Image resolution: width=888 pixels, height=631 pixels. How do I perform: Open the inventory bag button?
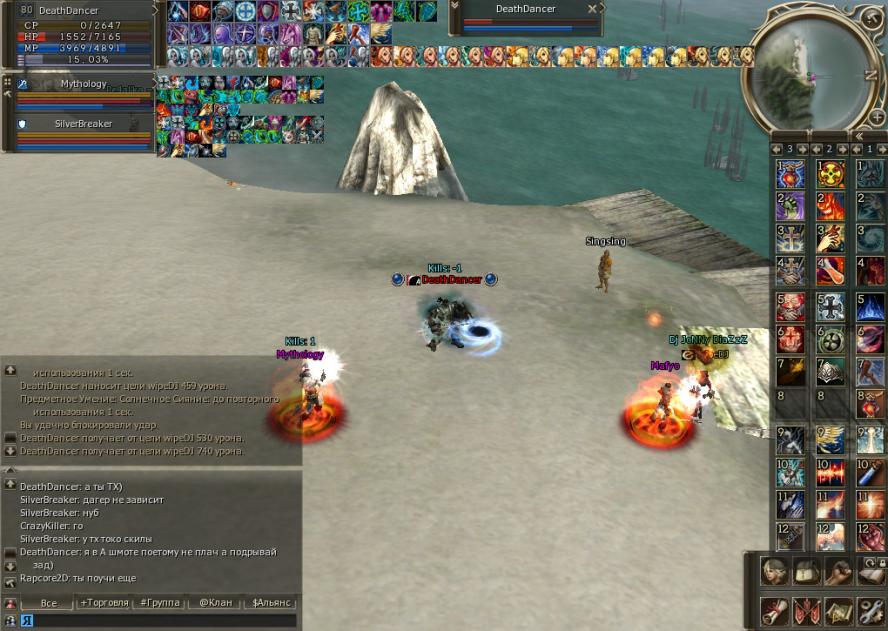[x=806, y=571]
